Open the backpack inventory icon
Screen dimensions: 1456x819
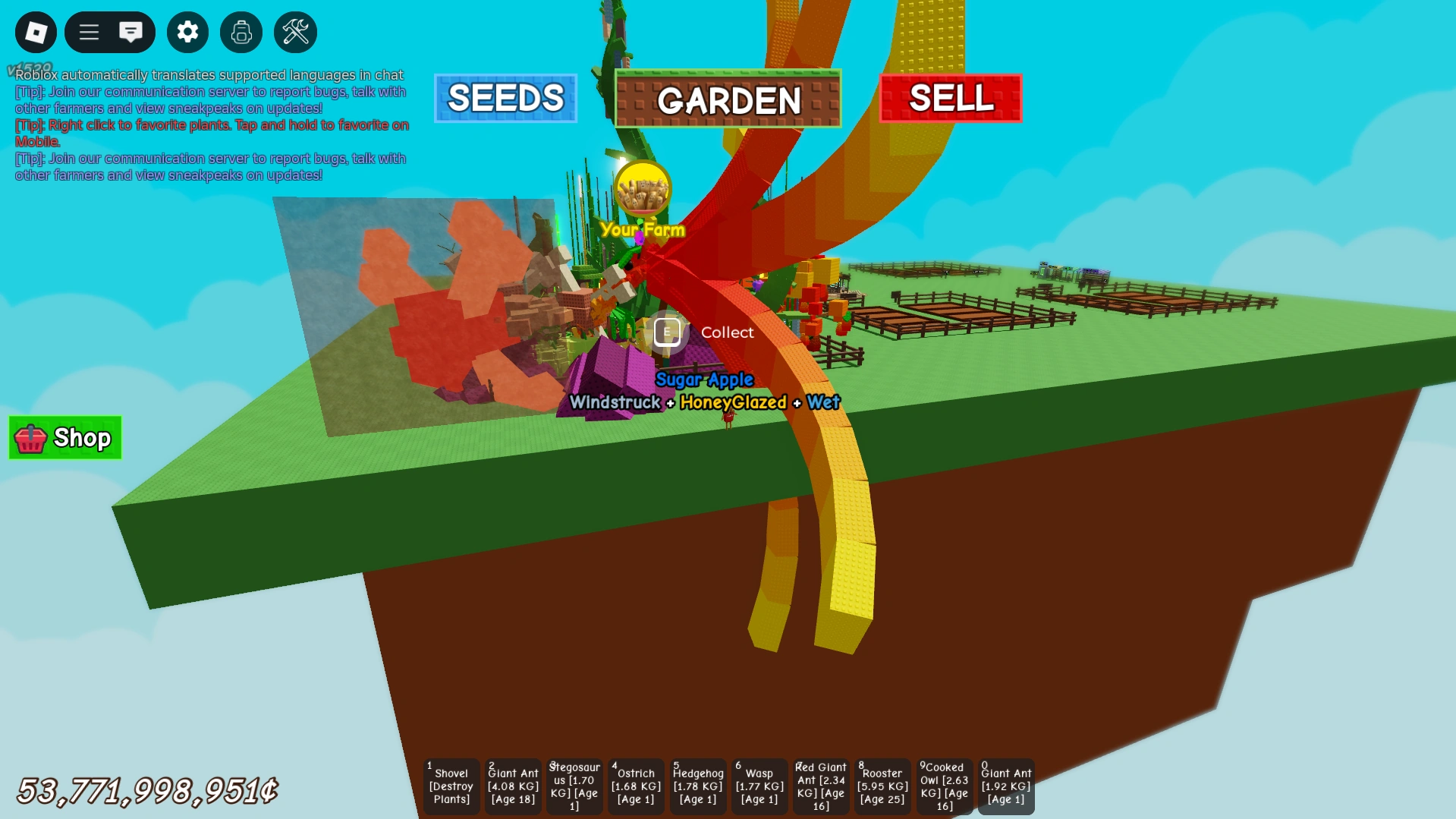tap(241, 32)
